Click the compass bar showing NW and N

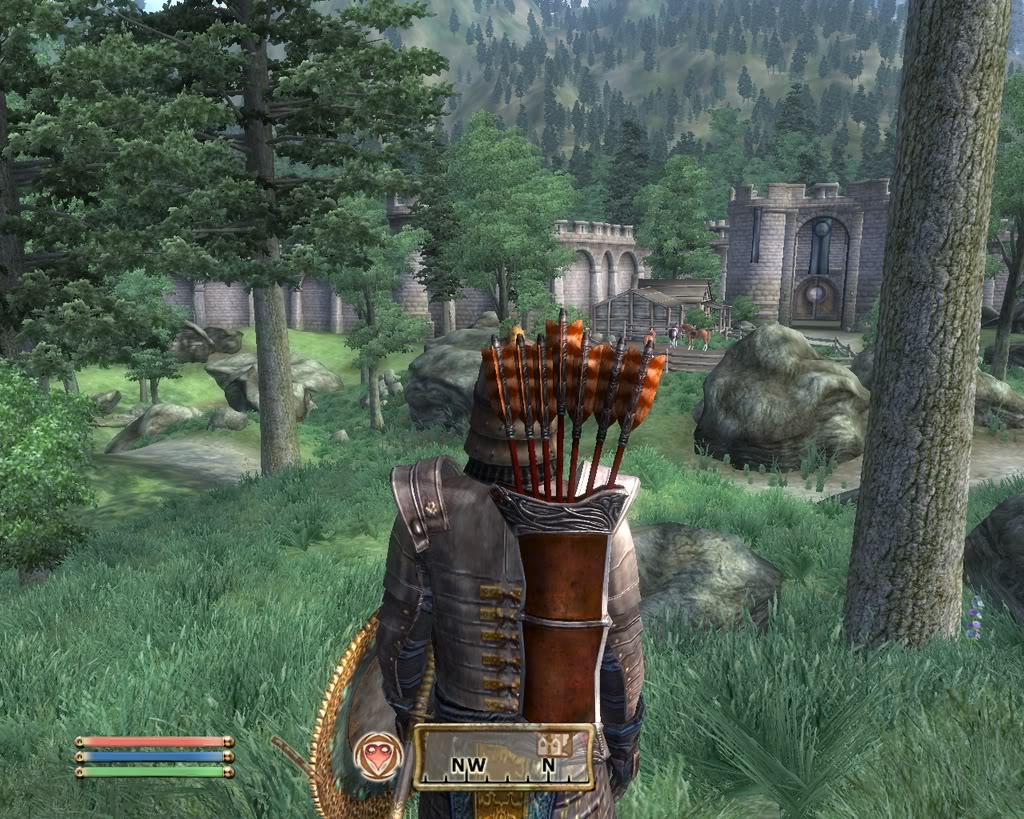pyautogui.click(x=503, y=758)
